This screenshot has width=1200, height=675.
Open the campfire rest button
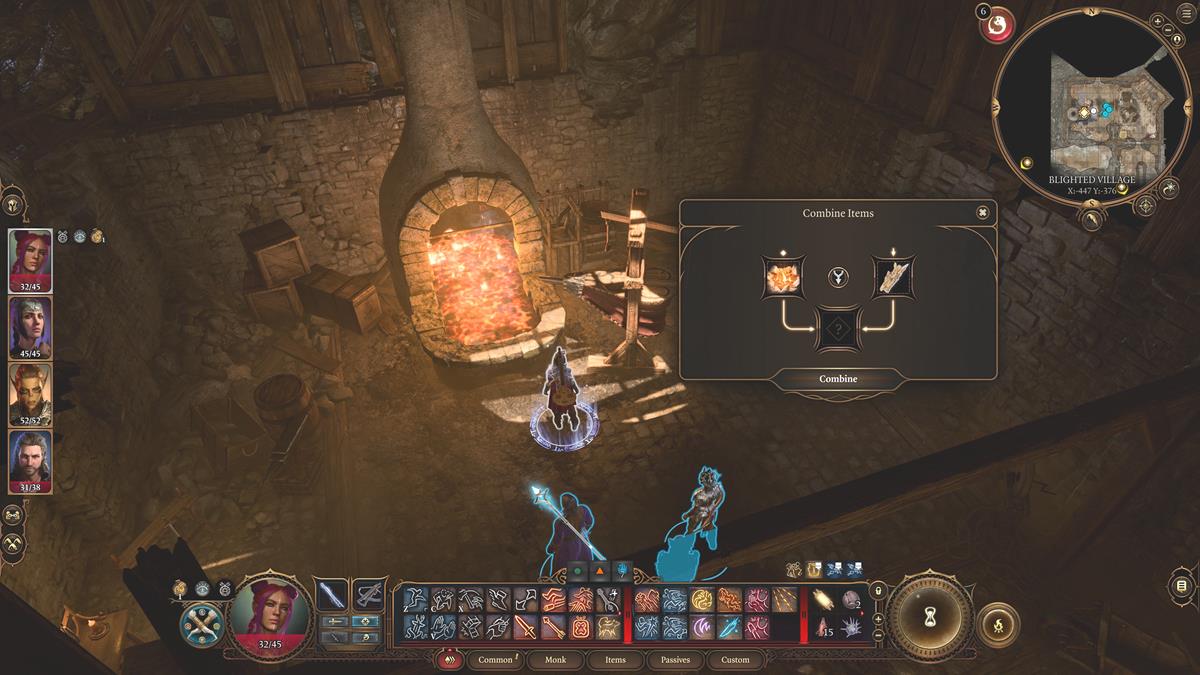[996, 623]
